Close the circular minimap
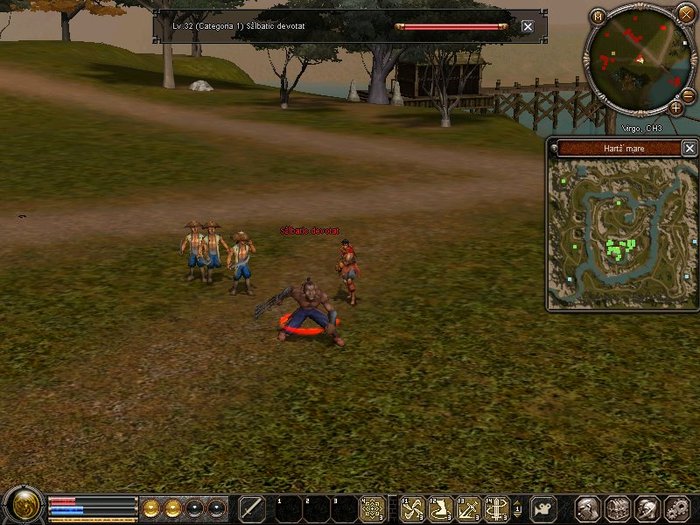 pos(684,16)
